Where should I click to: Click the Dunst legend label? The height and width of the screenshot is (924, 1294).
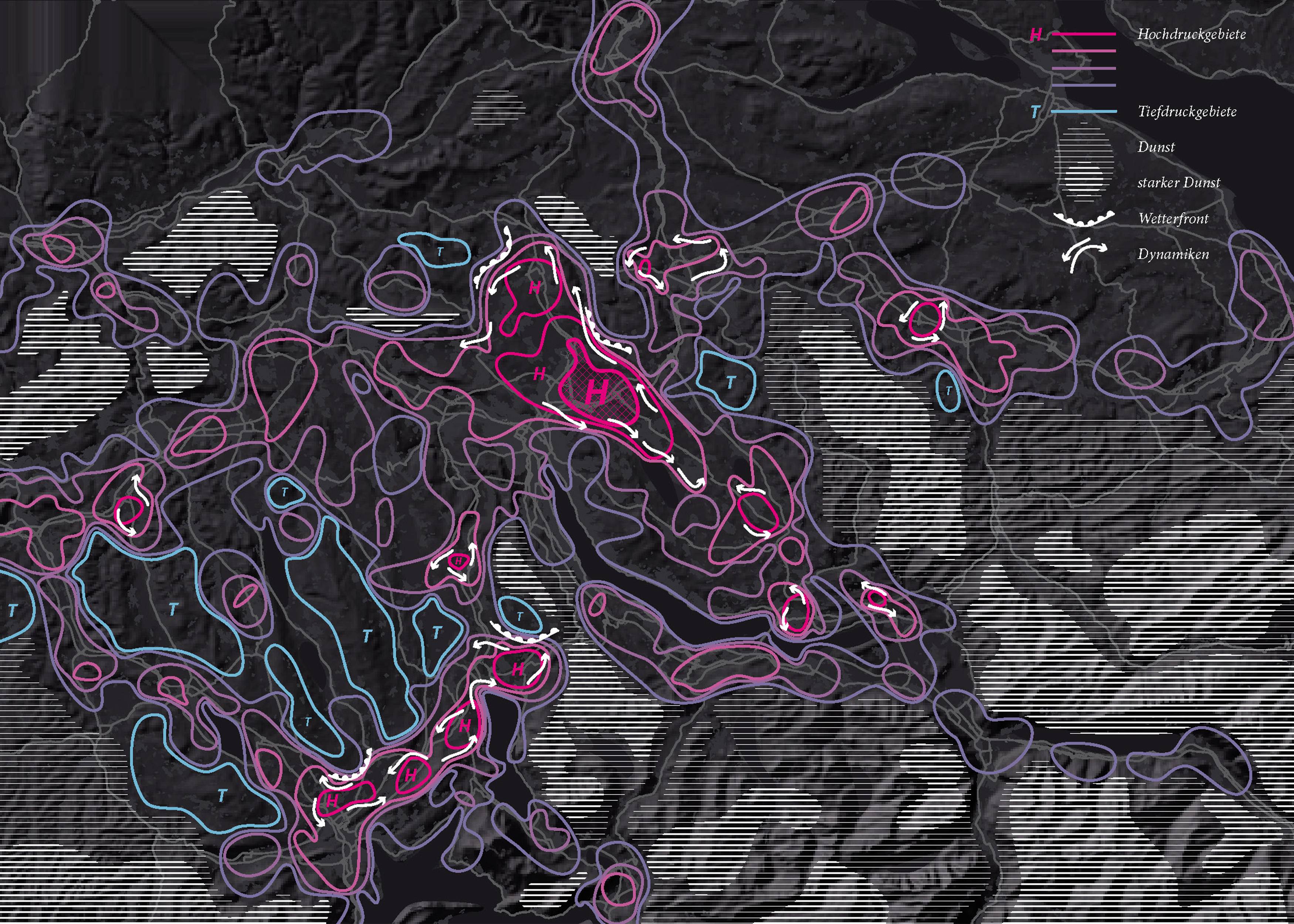[1156, 147]
